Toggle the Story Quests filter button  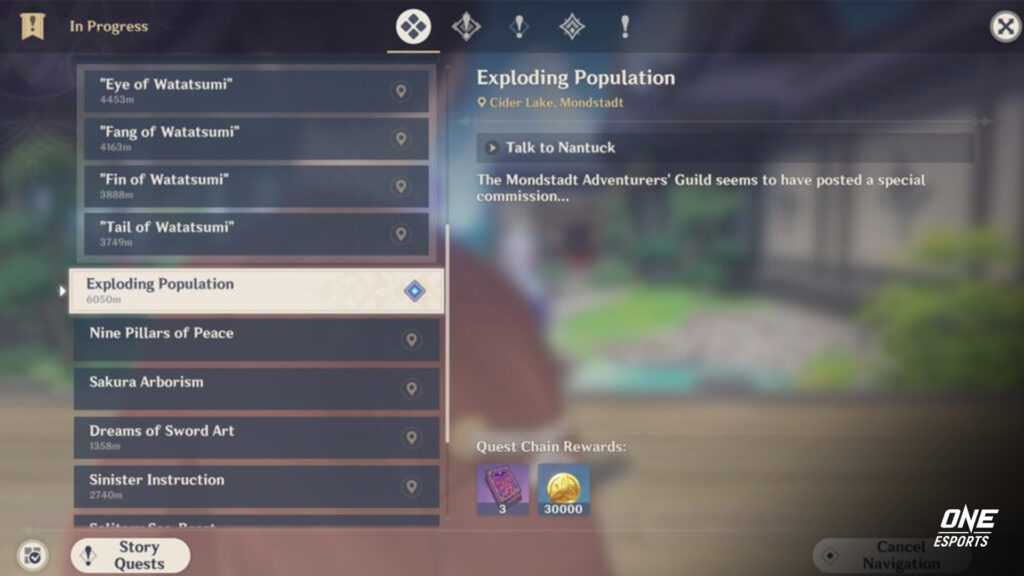(x=130, y=555)
